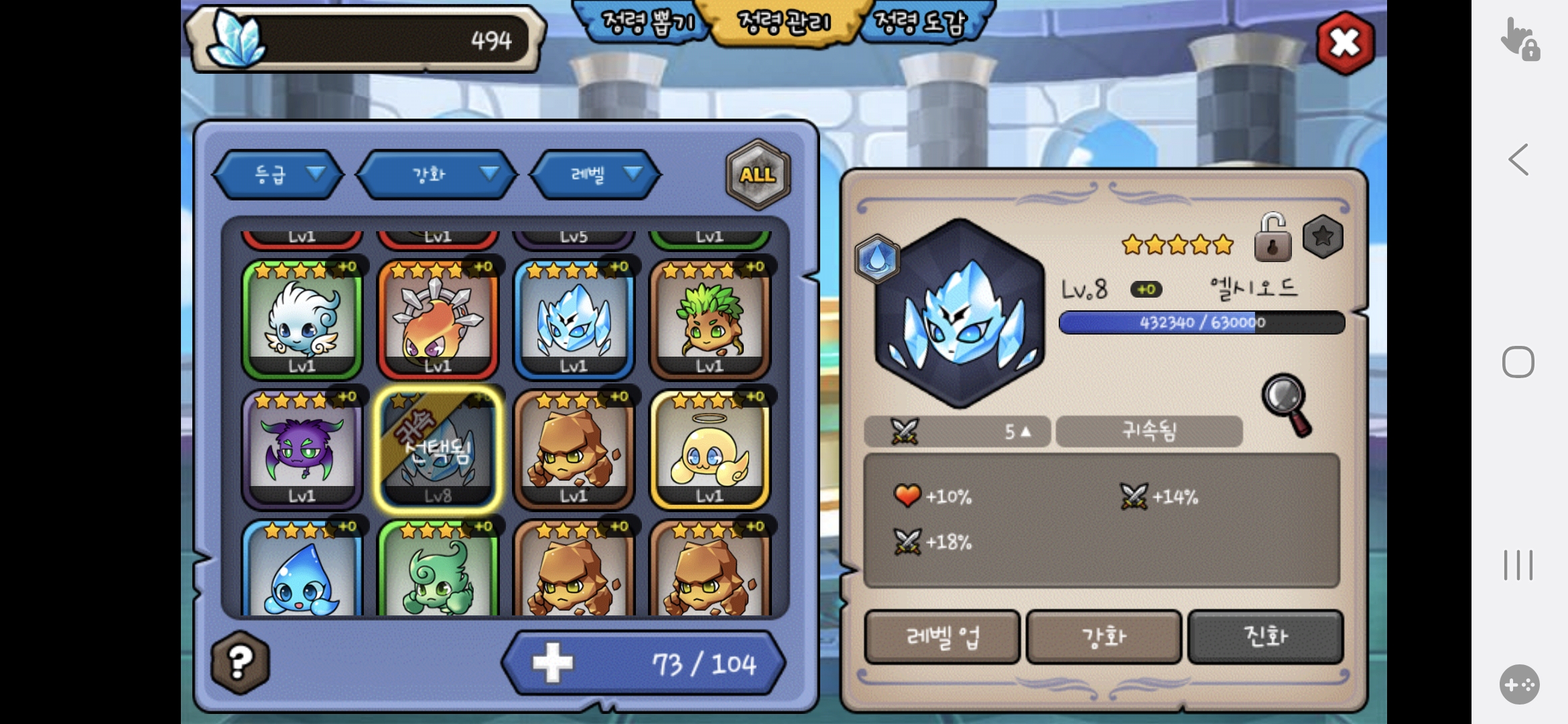Open the 레벨 sort dropdown

point(595,174)
